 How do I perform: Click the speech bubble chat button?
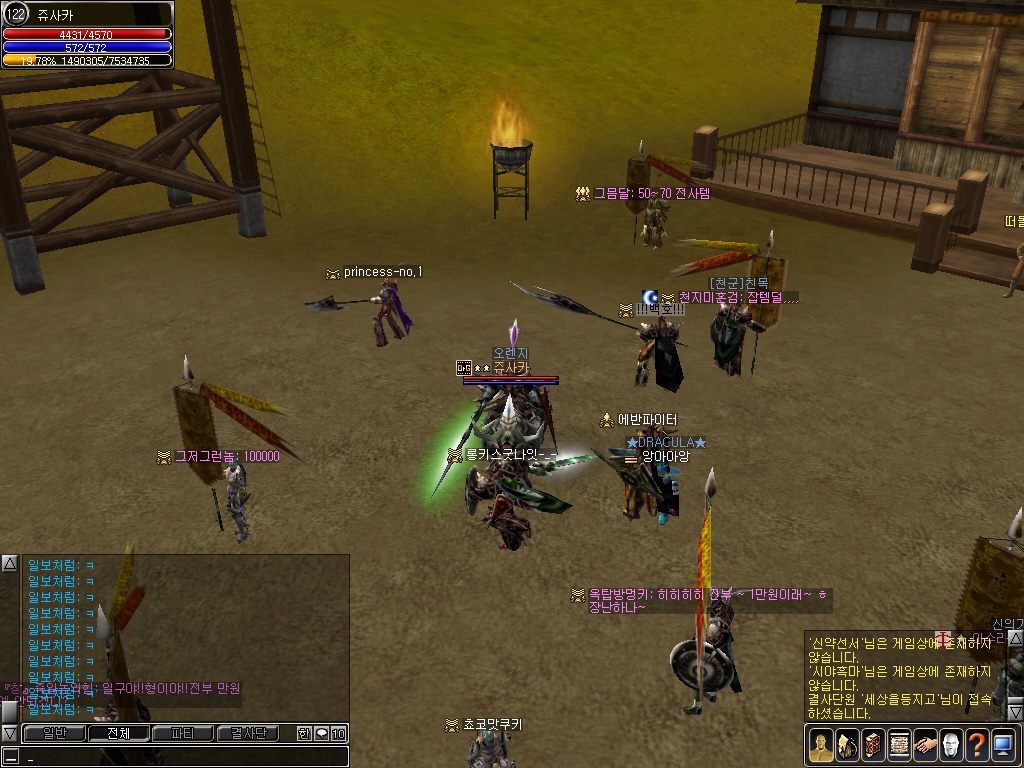(x=321, y=734)
